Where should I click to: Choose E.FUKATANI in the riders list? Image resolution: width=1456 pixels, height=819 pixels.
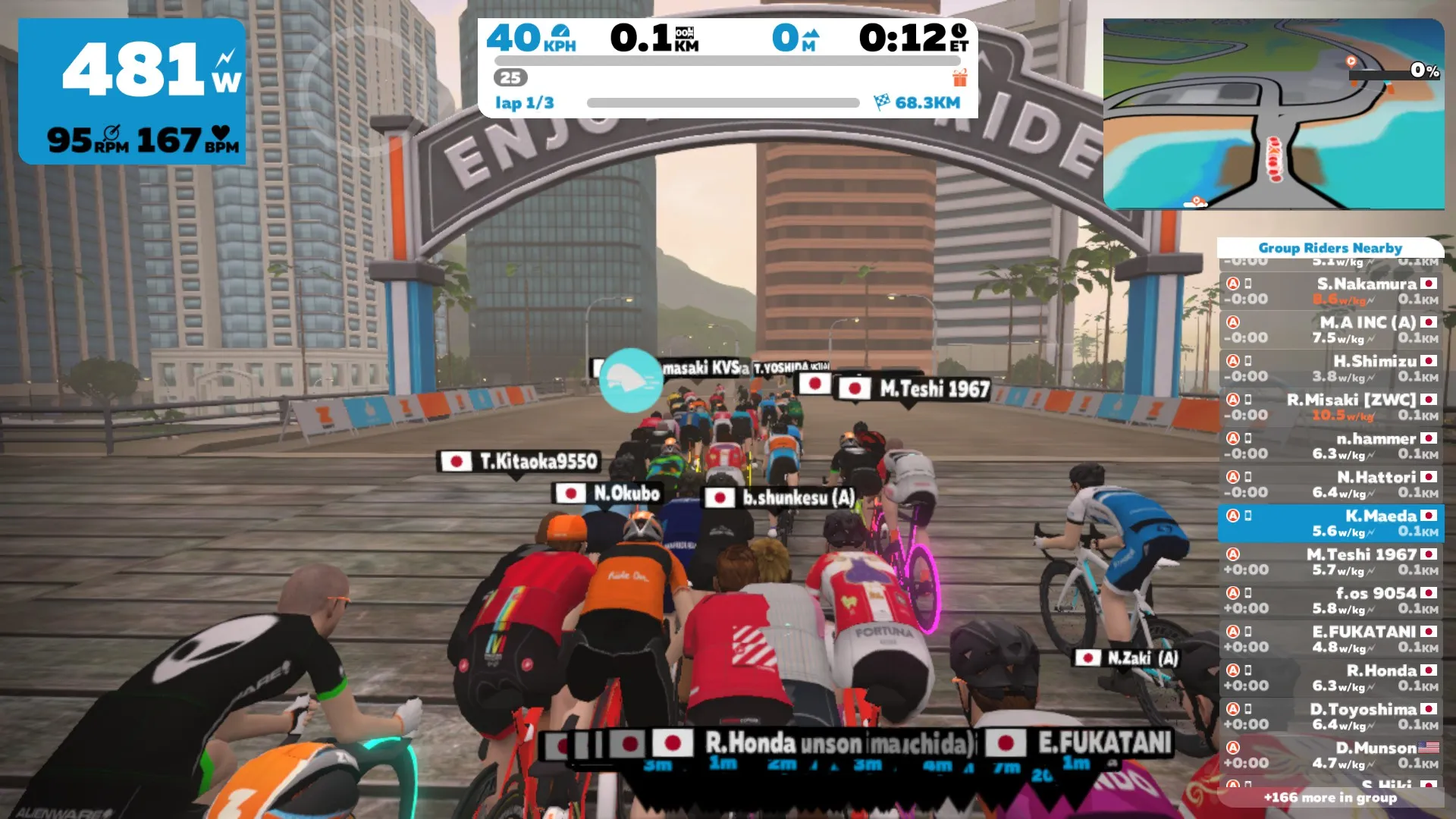click(1331, 639)
